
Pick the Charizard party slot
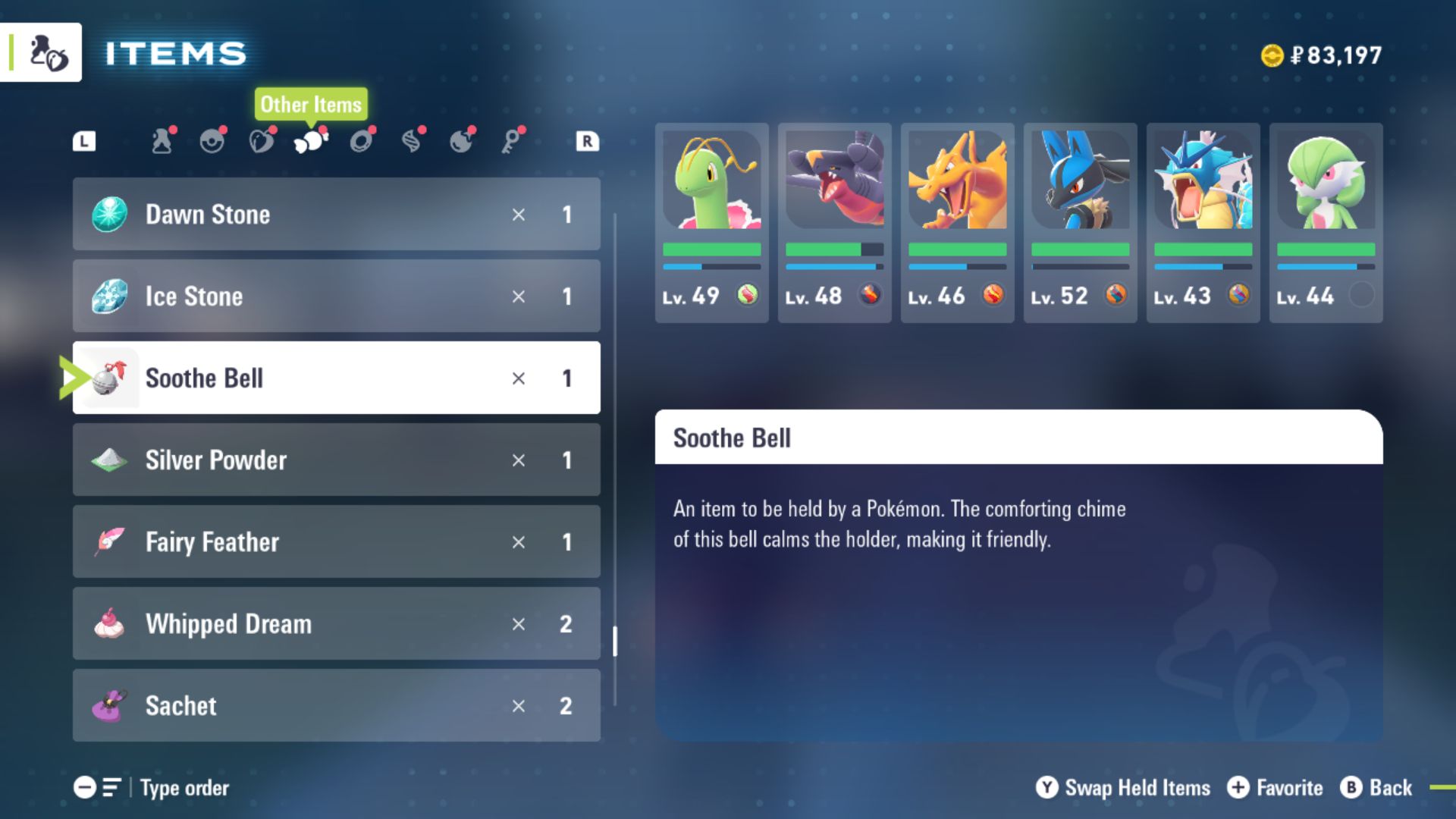click(957, 223)
